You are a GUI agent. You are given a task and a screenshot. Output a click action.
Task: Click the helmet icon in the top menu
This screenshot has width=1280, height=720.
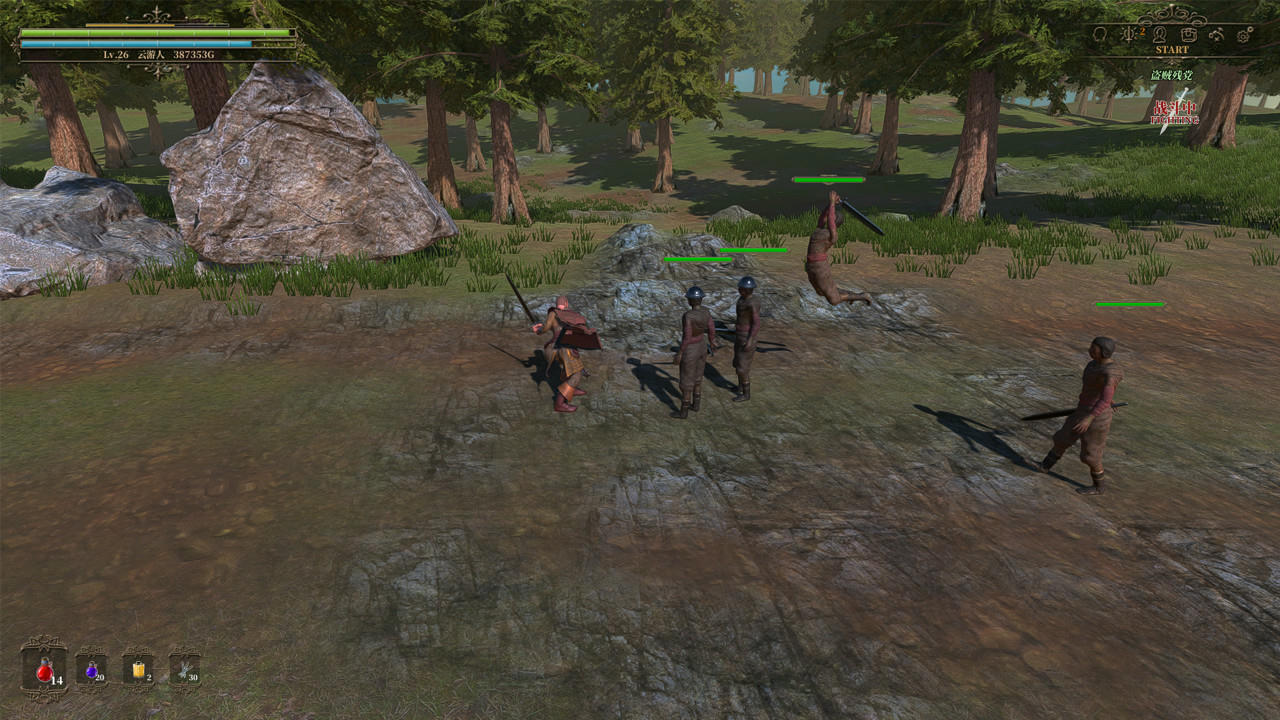(x=1101, y=35)
